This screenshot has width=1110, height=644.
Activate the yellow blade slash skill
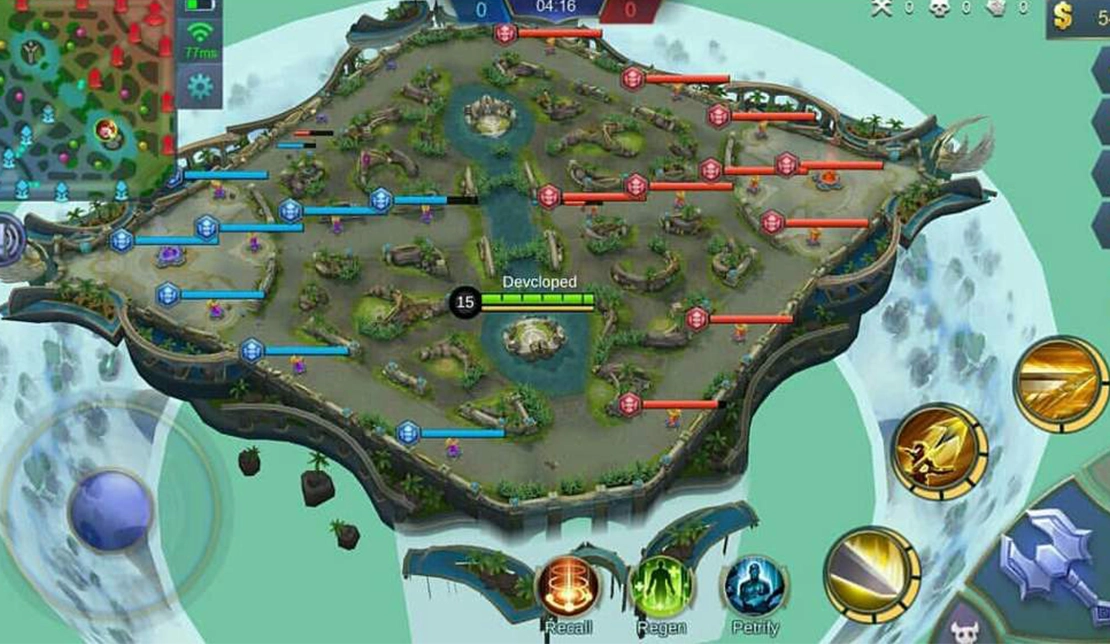pyautogui.click(x=872, y=574)
